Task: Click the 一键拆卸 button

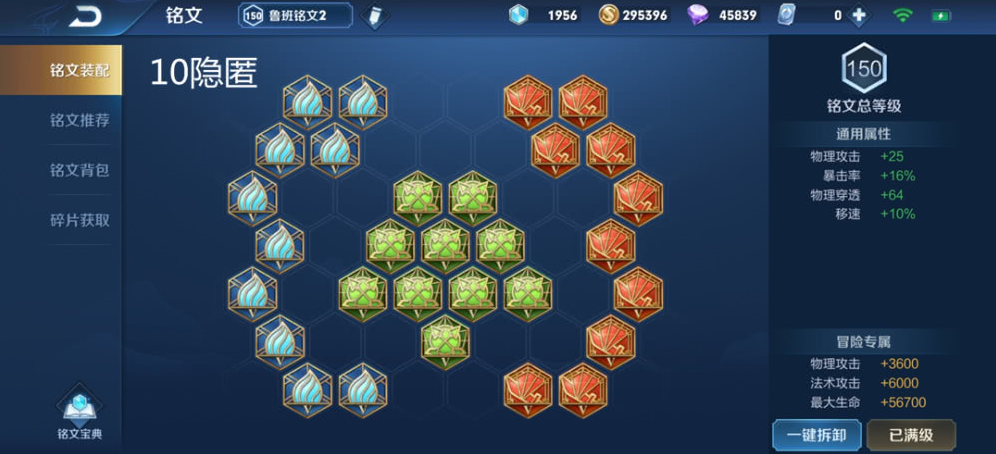Action: click(816, 435)
